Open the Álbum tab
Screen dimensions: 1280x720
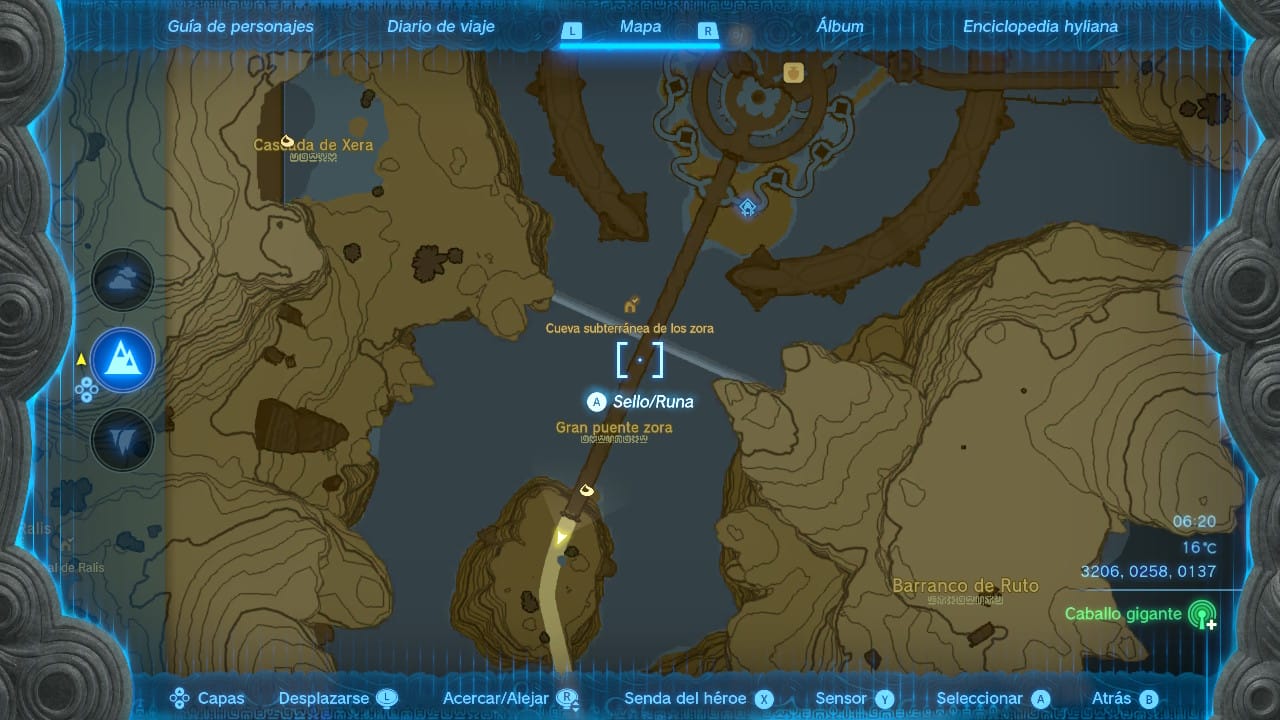[840, 27]
